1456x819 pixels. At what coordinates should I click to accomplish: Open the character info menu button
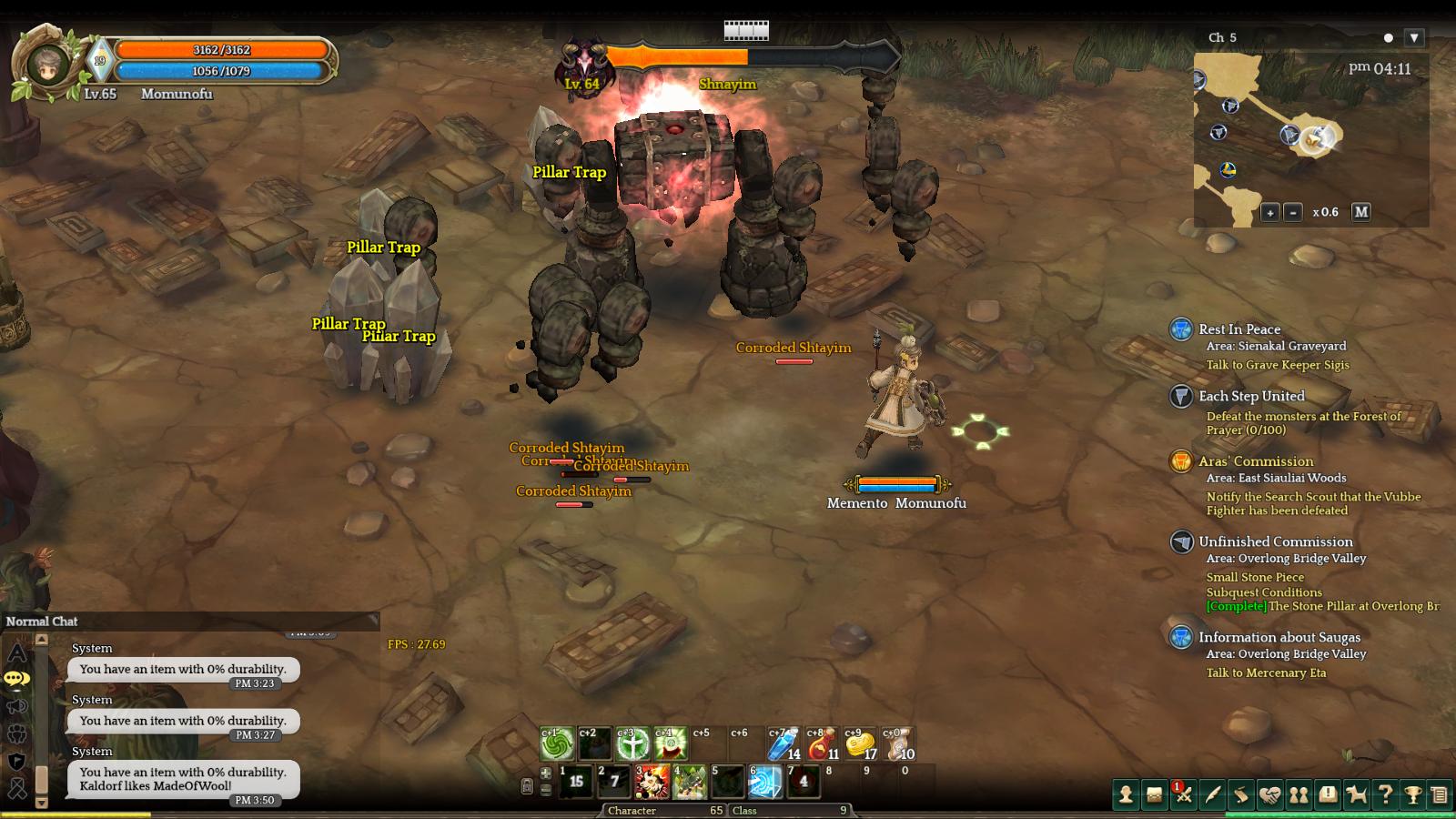pyautogui.click(x=1126, y=795)
